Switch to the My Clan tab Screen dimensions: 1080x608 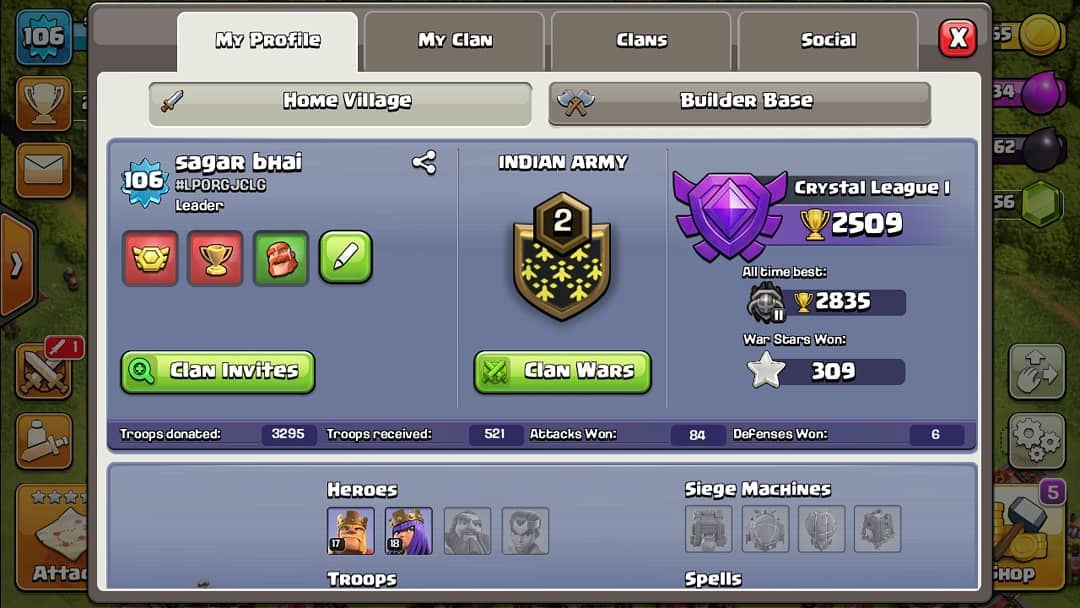click(x=454, y=41)
